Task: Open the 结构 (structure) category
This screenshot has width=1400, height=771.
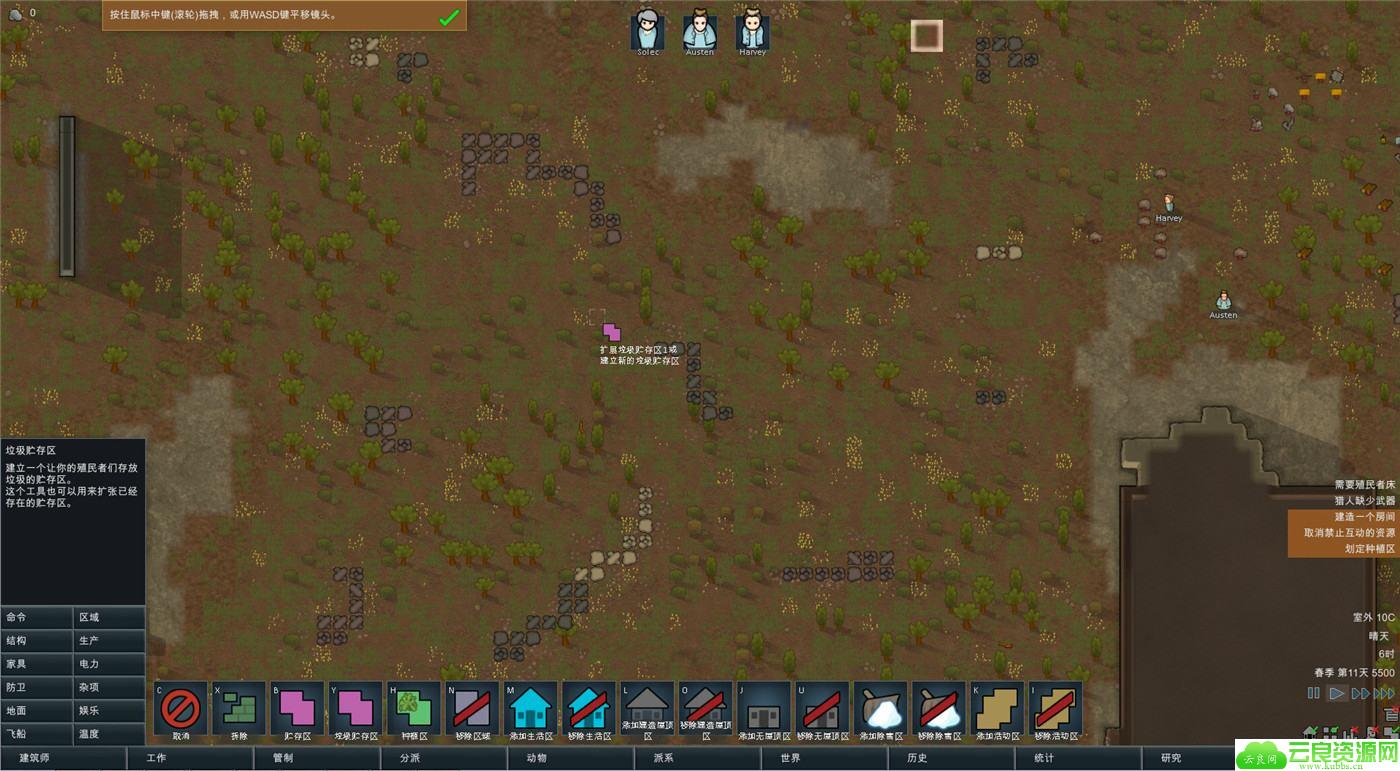Action: [x=36, y=641]
